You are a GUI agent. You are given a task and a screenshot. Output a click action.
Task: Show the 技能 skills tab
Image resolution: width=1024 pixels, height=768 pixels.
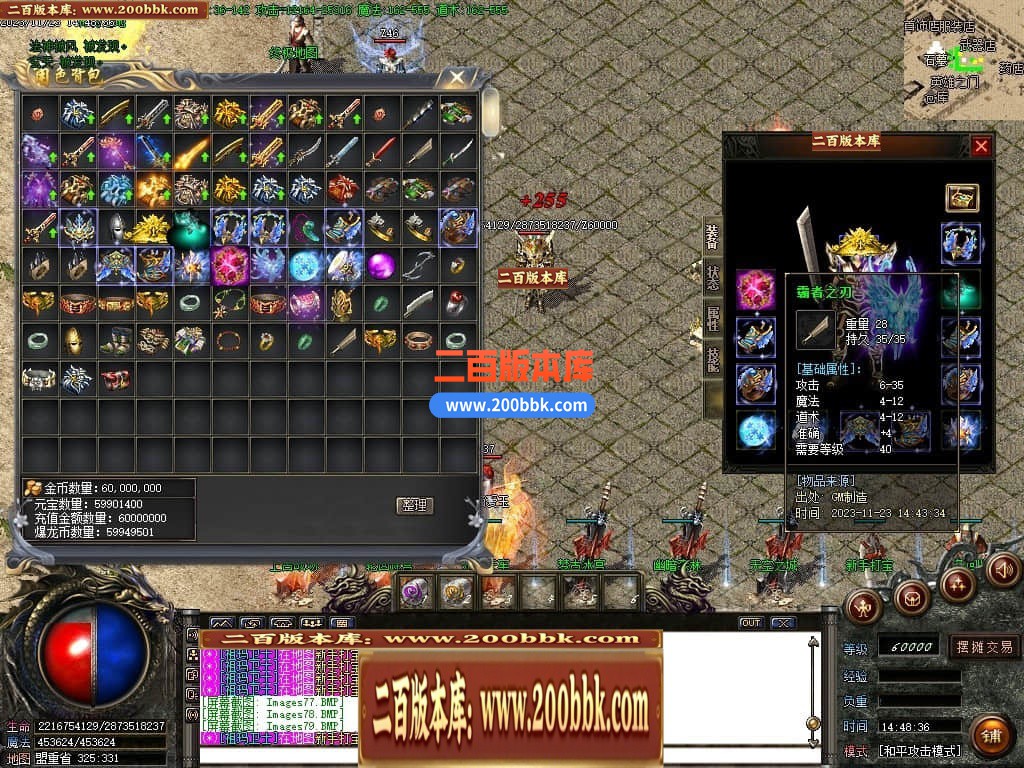coord(712,359)
